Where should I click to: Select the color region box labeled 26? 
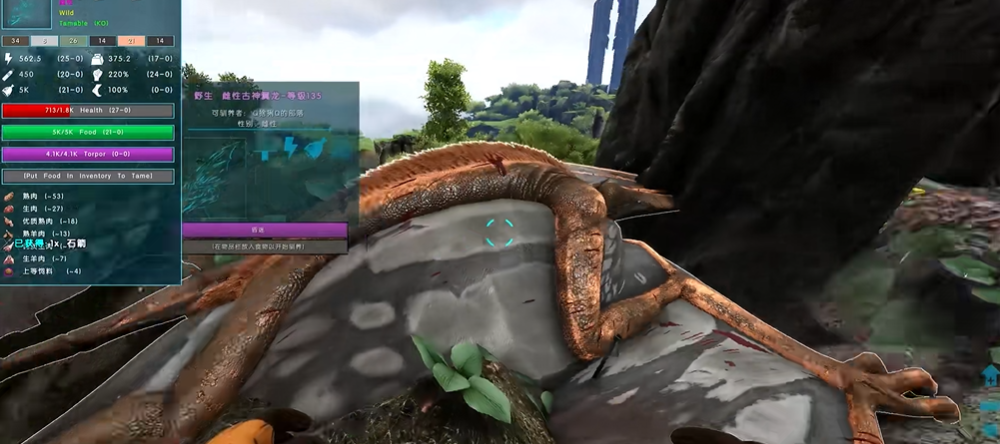73,41
